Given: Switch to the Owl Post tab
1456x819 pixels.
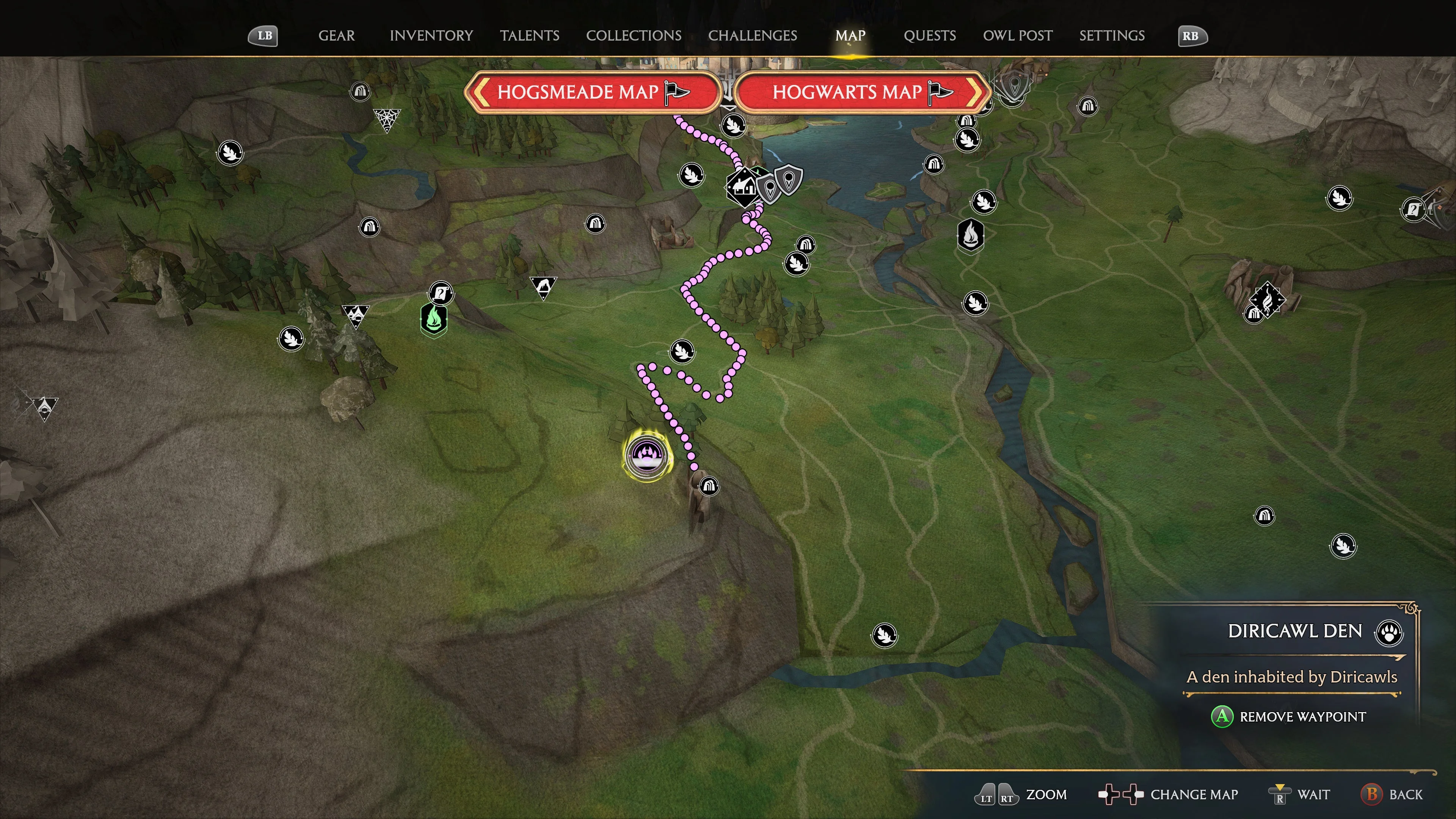Looking at the screenshot, I should (1017, 36).
